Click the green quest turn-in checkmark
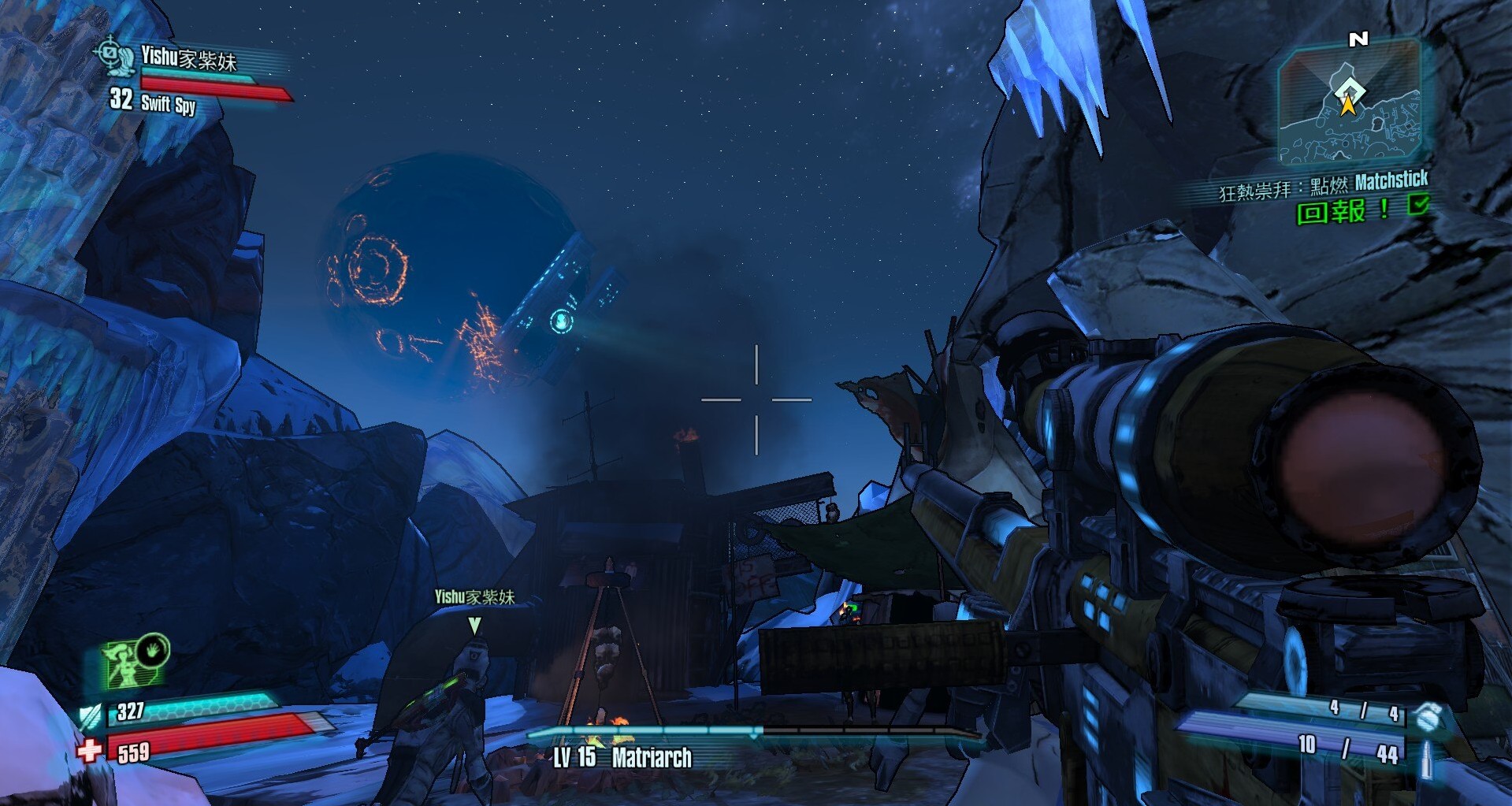 pos(1418,206)
